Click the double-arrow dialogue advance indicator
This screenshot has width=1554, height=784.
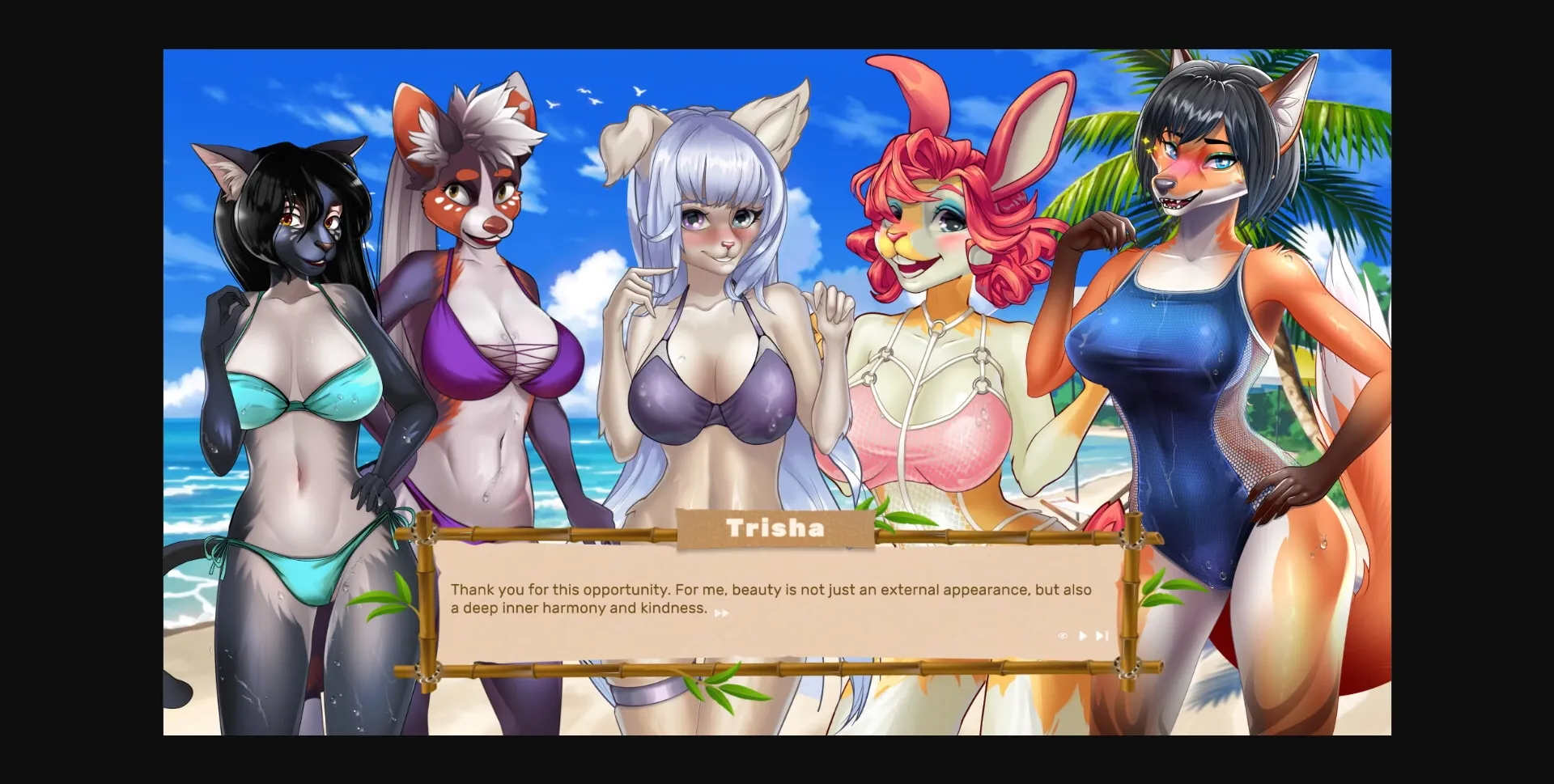coord(723,612)
